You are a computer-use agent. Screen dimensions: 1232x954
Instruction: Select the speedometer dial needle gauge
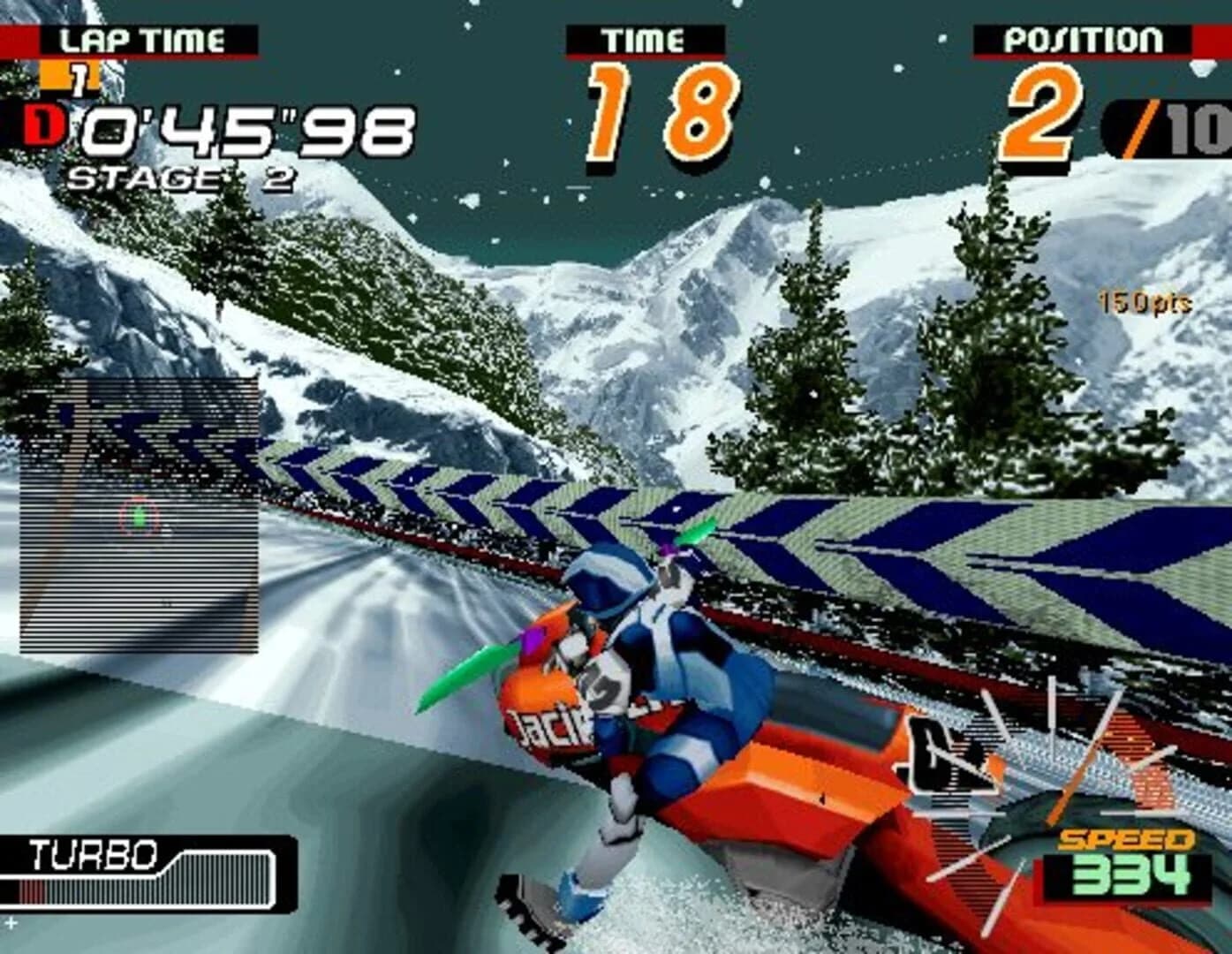tap(1051, 795)
